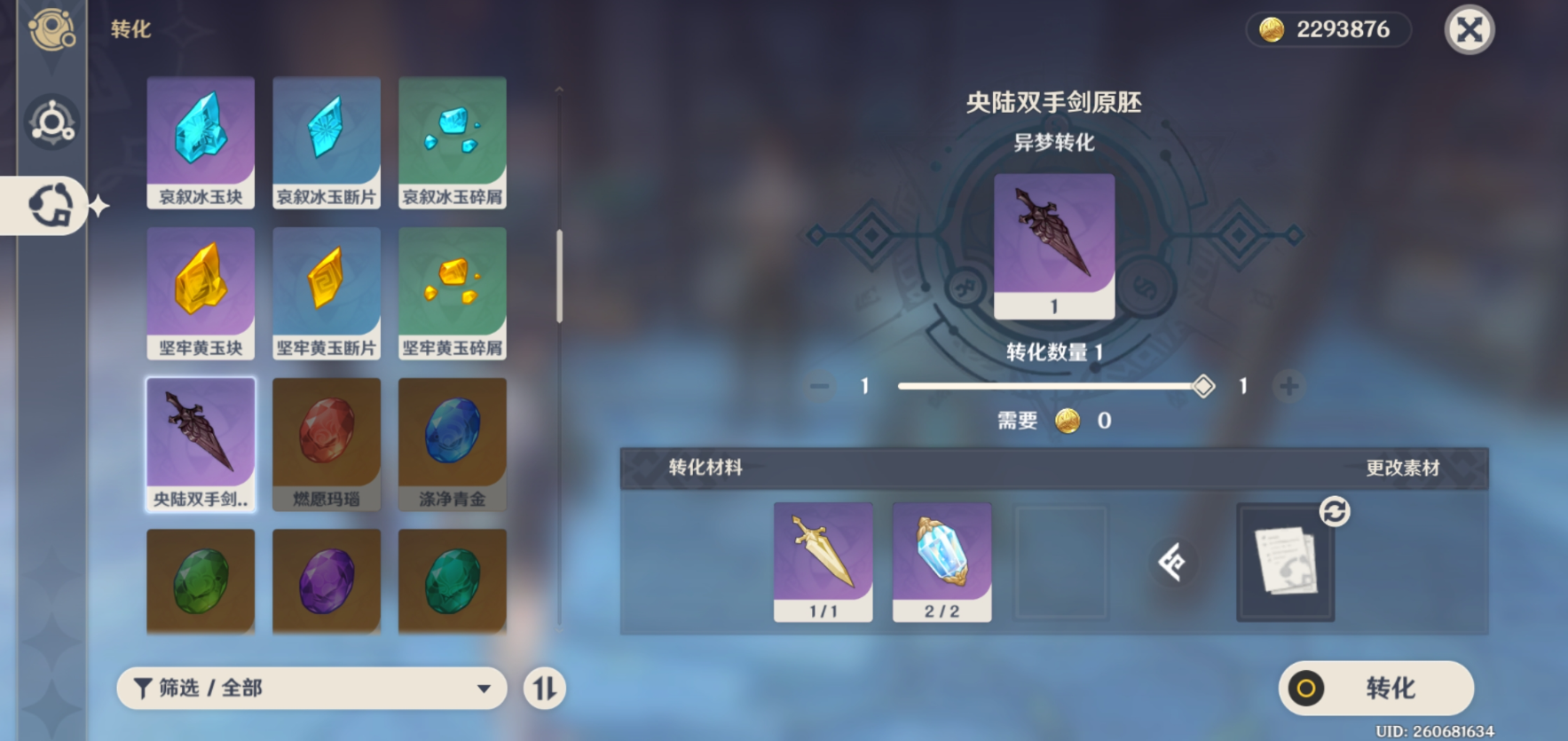Select the 涤净青金 blue gem
The image size is (1568, 741).
pyautogui.click(x=453, y=444)
